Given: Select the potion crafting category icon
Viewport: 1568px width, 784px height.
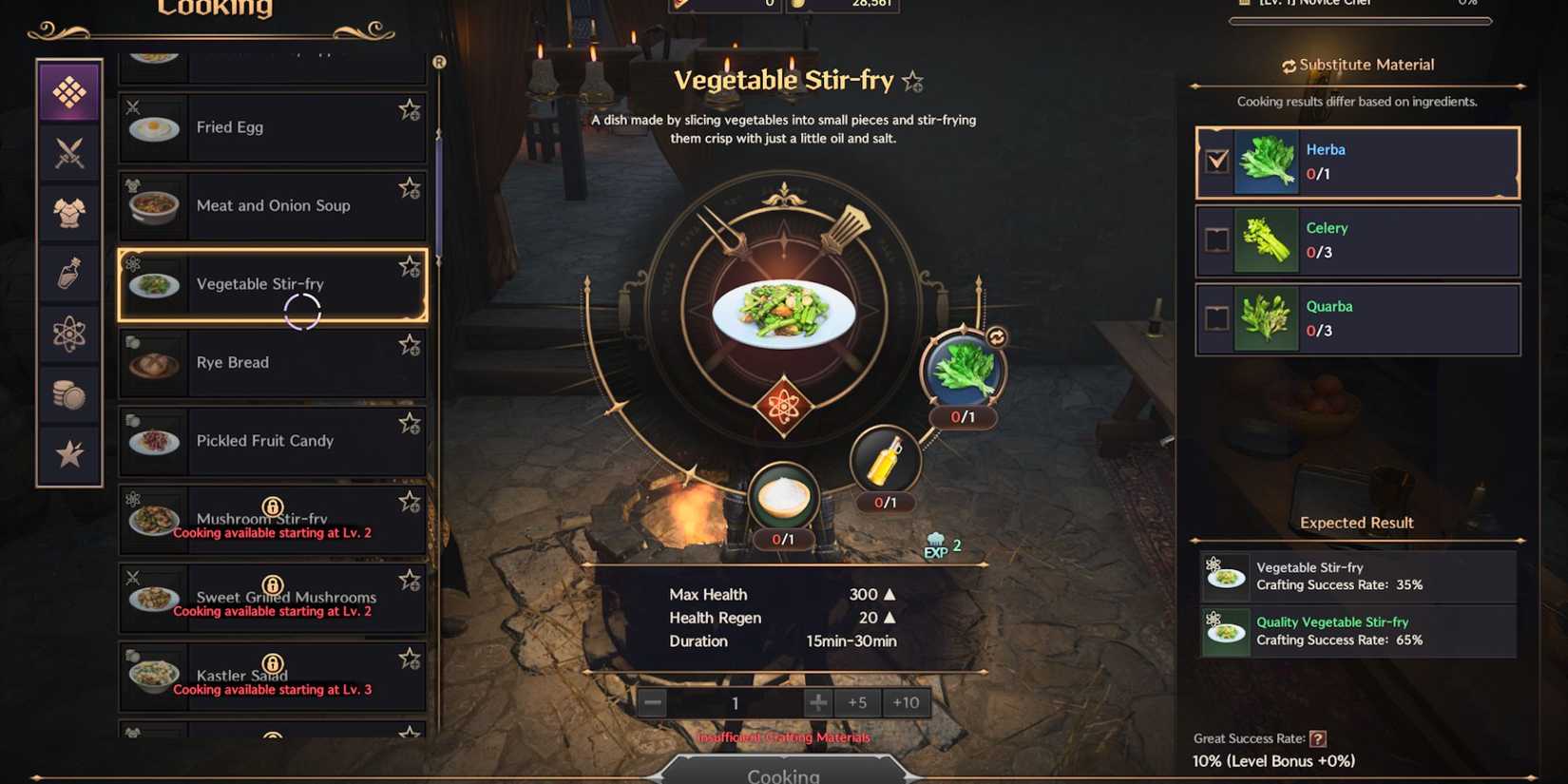Looking at the screenshot, I should coord(67,273).
